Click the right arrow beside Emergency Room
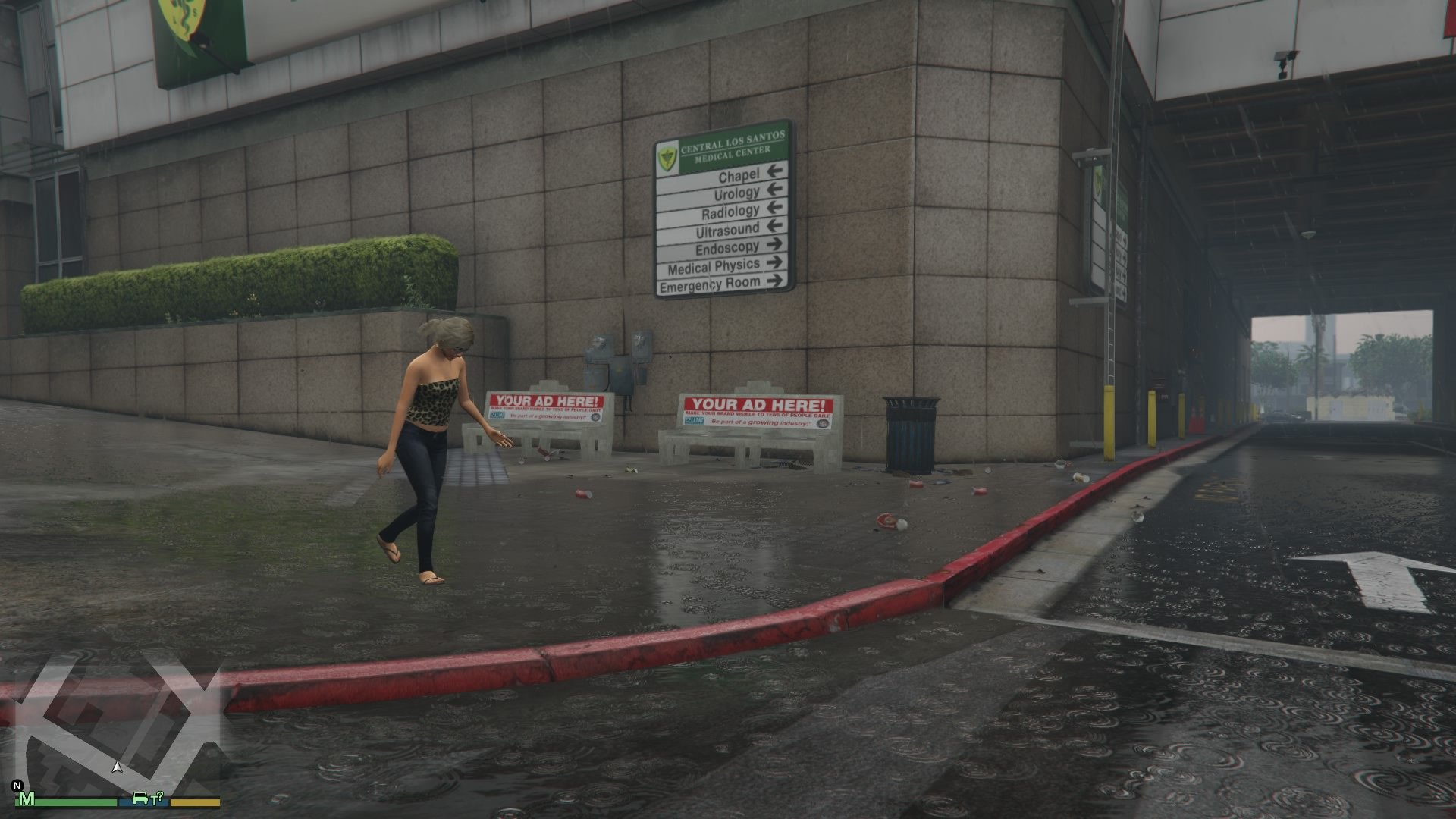Viewport: 1456px width, 819px height. click(x=776, y=281)
